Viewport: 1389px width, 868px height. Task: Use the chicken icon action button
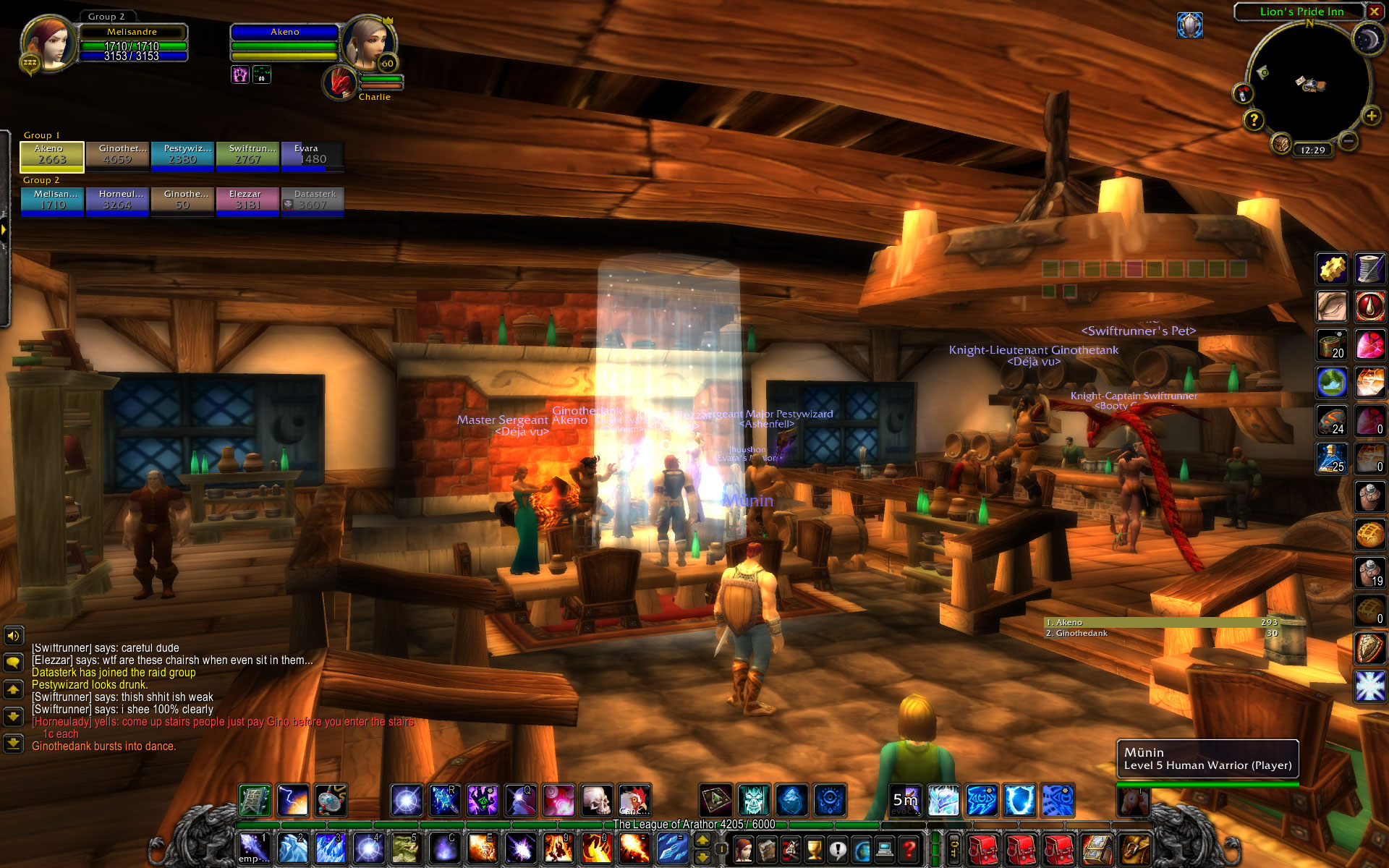[x=634, y=801]
